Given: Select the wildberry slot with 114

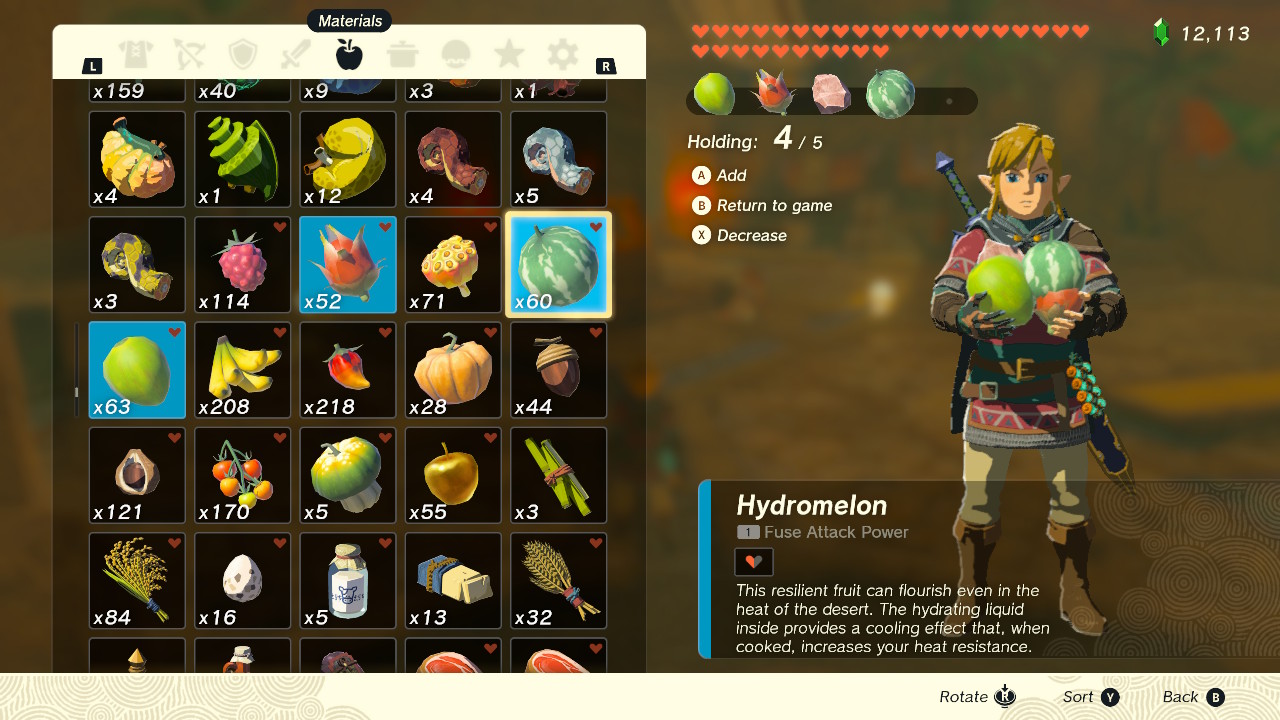Looking at the screenshot, I should click(243, 265).
